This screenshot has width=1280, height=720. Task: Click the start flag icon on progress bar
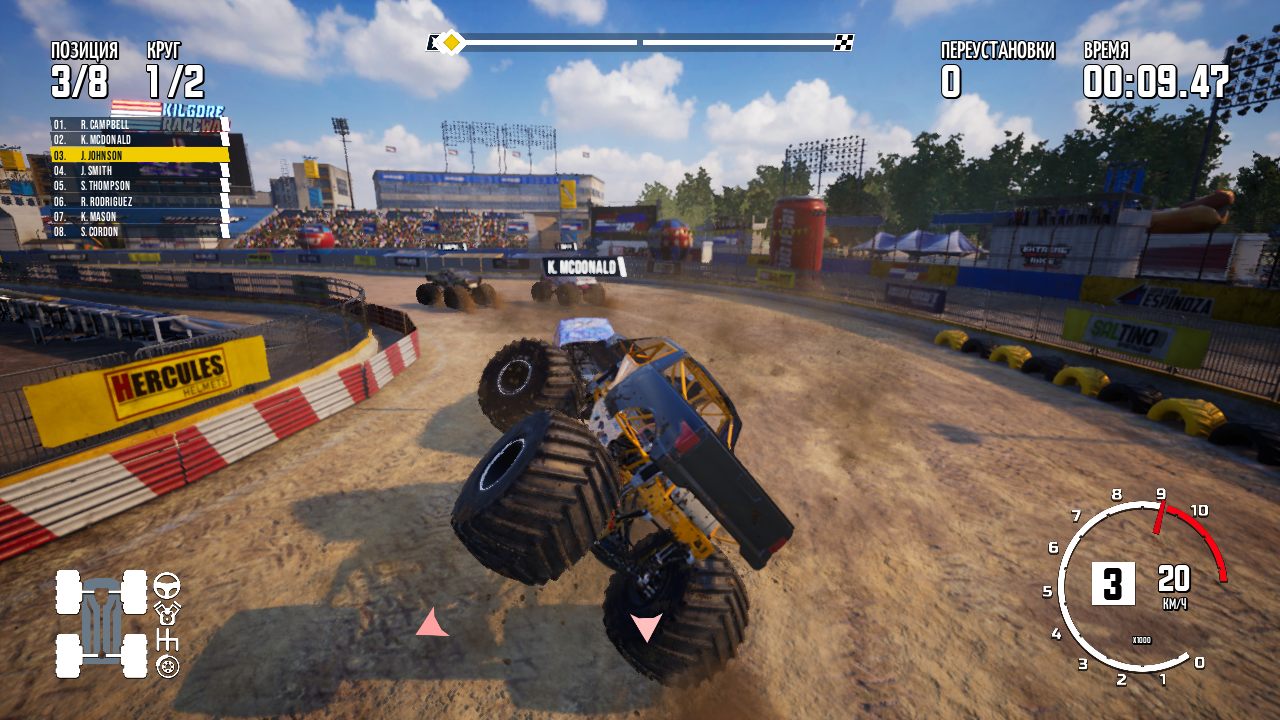point(432,42)
